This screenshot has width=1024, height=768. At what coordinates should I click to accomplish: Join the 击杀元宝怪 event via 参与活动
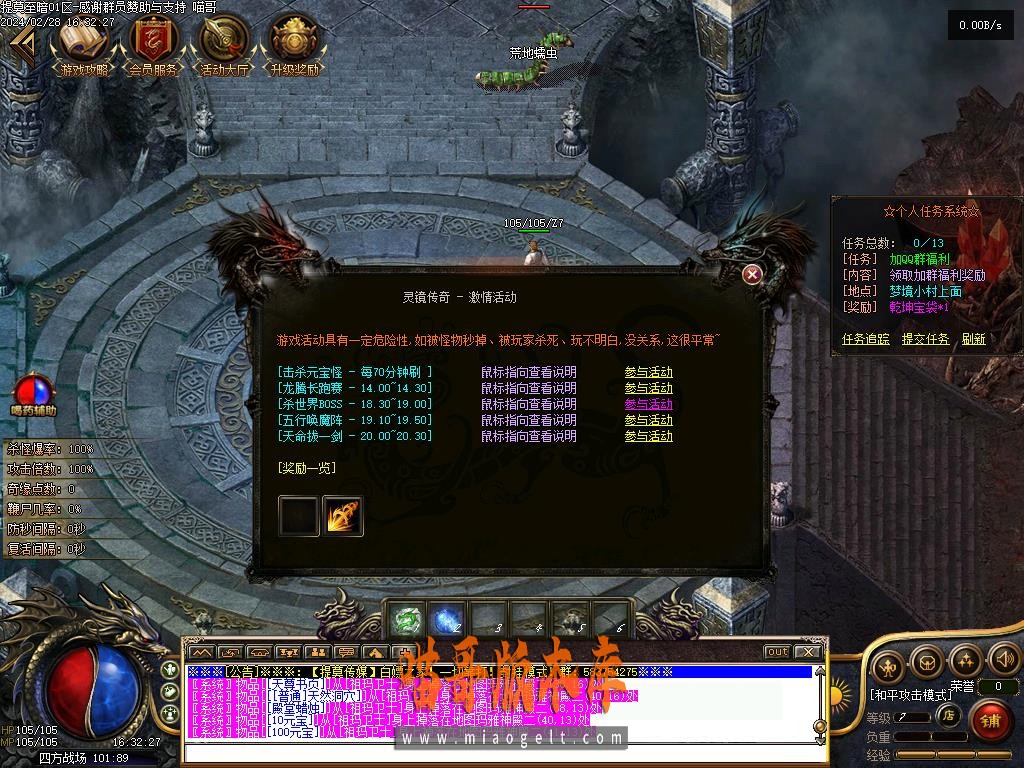[x=648, y=372]
